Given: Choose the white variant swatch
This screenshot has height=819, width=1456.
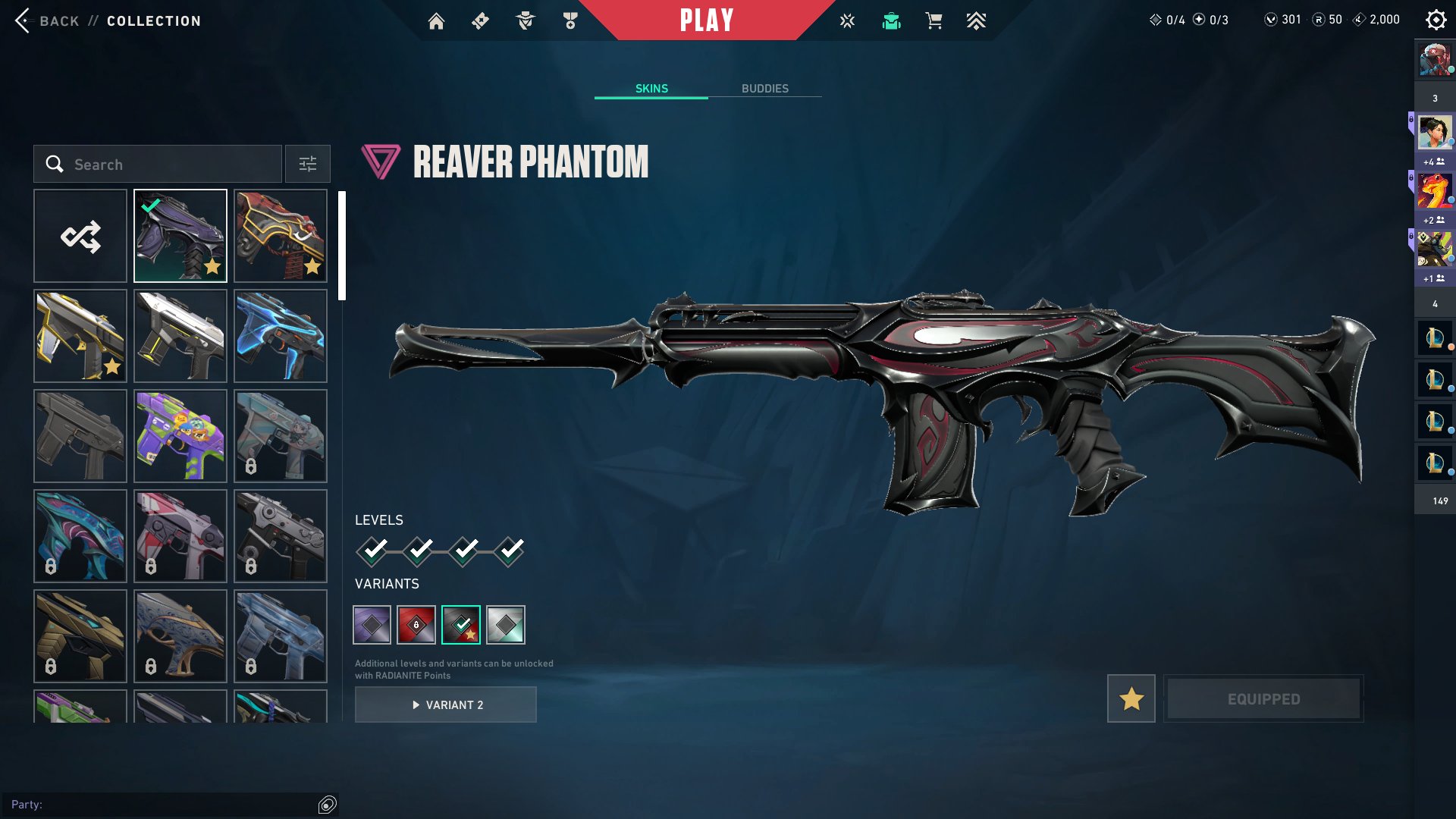Looking at the screenshot, I should 506,625.
